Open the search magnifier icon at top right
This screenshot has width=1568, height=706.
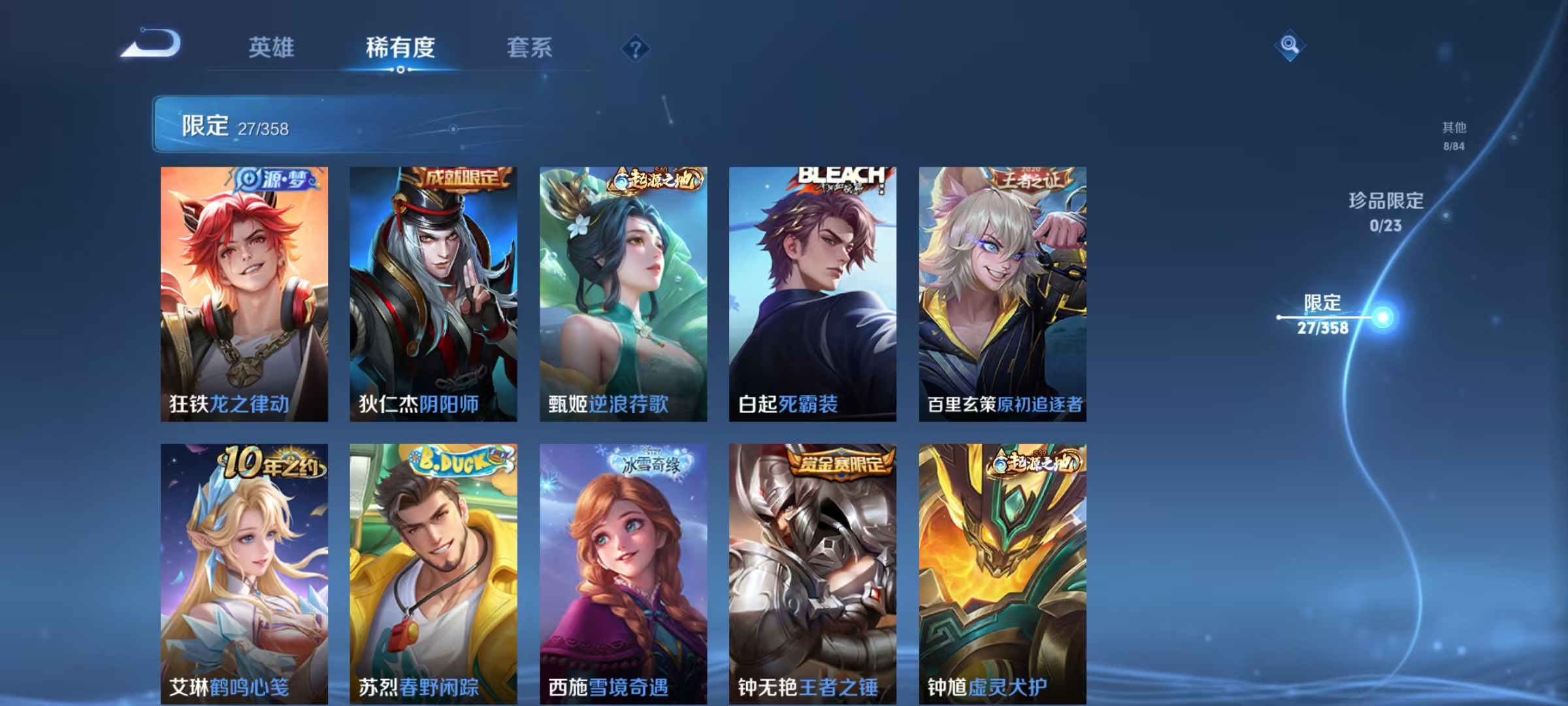[1289, 46]
